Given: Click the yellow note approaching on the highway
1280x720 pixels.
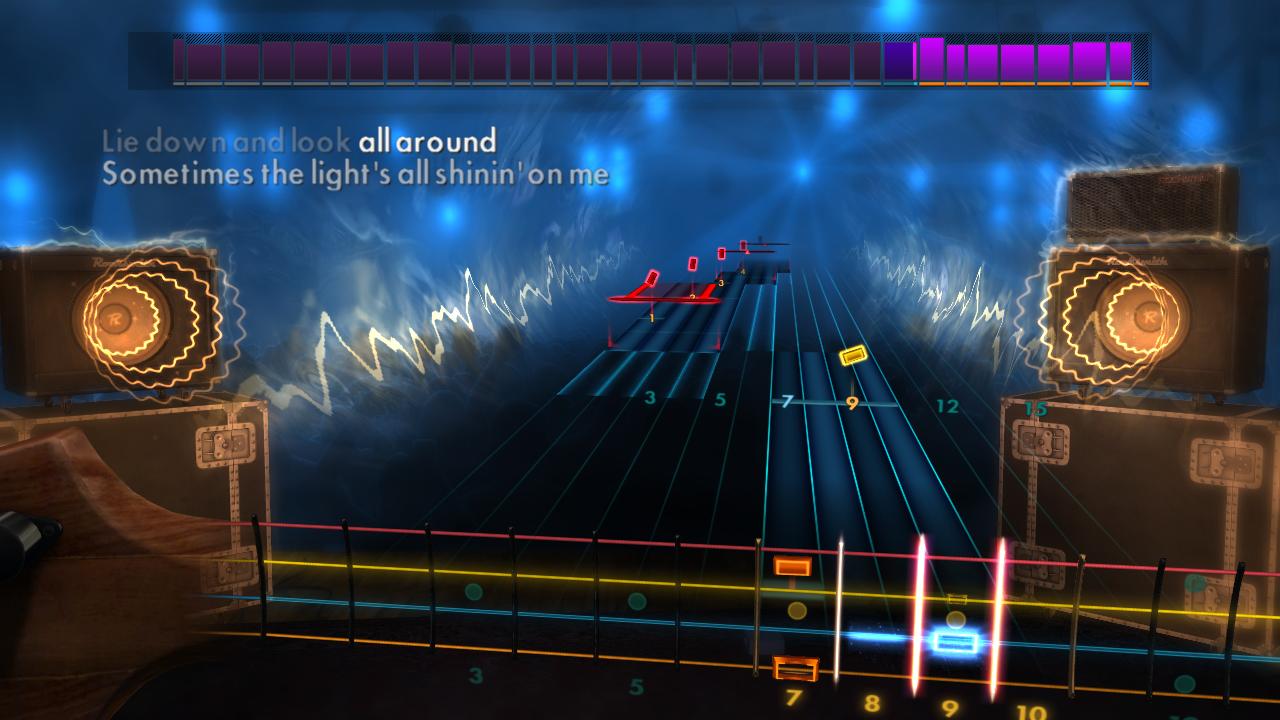Looking at the screenshot, I should click(855, 353).
